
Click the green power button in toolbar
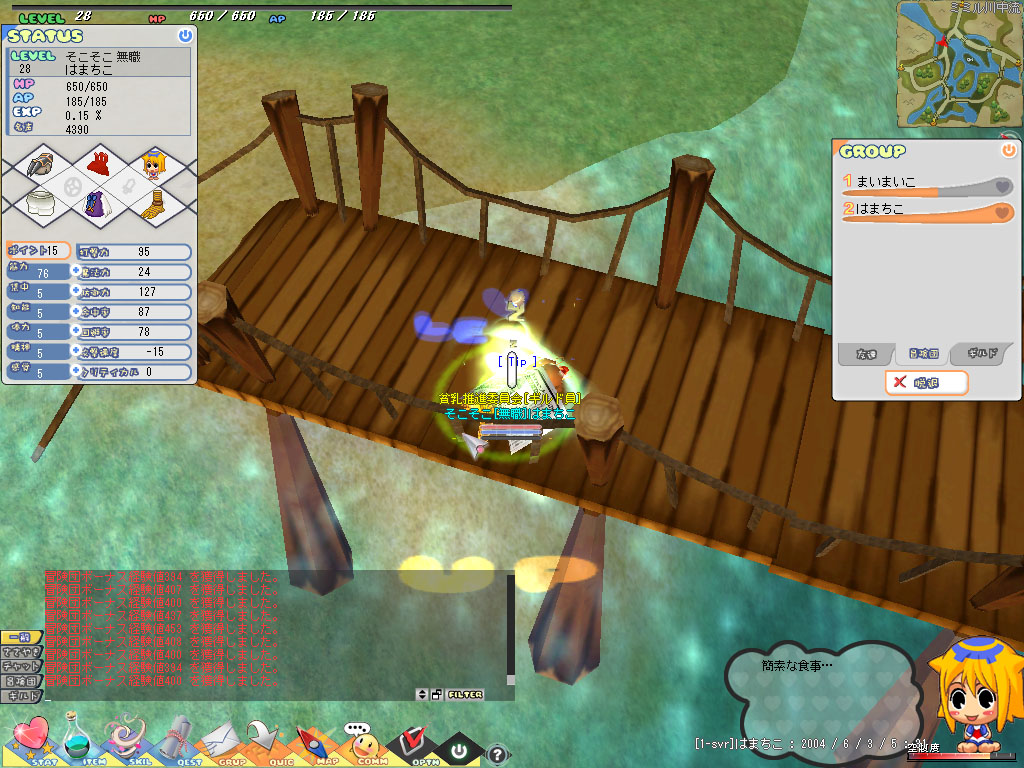coord(458,748)
